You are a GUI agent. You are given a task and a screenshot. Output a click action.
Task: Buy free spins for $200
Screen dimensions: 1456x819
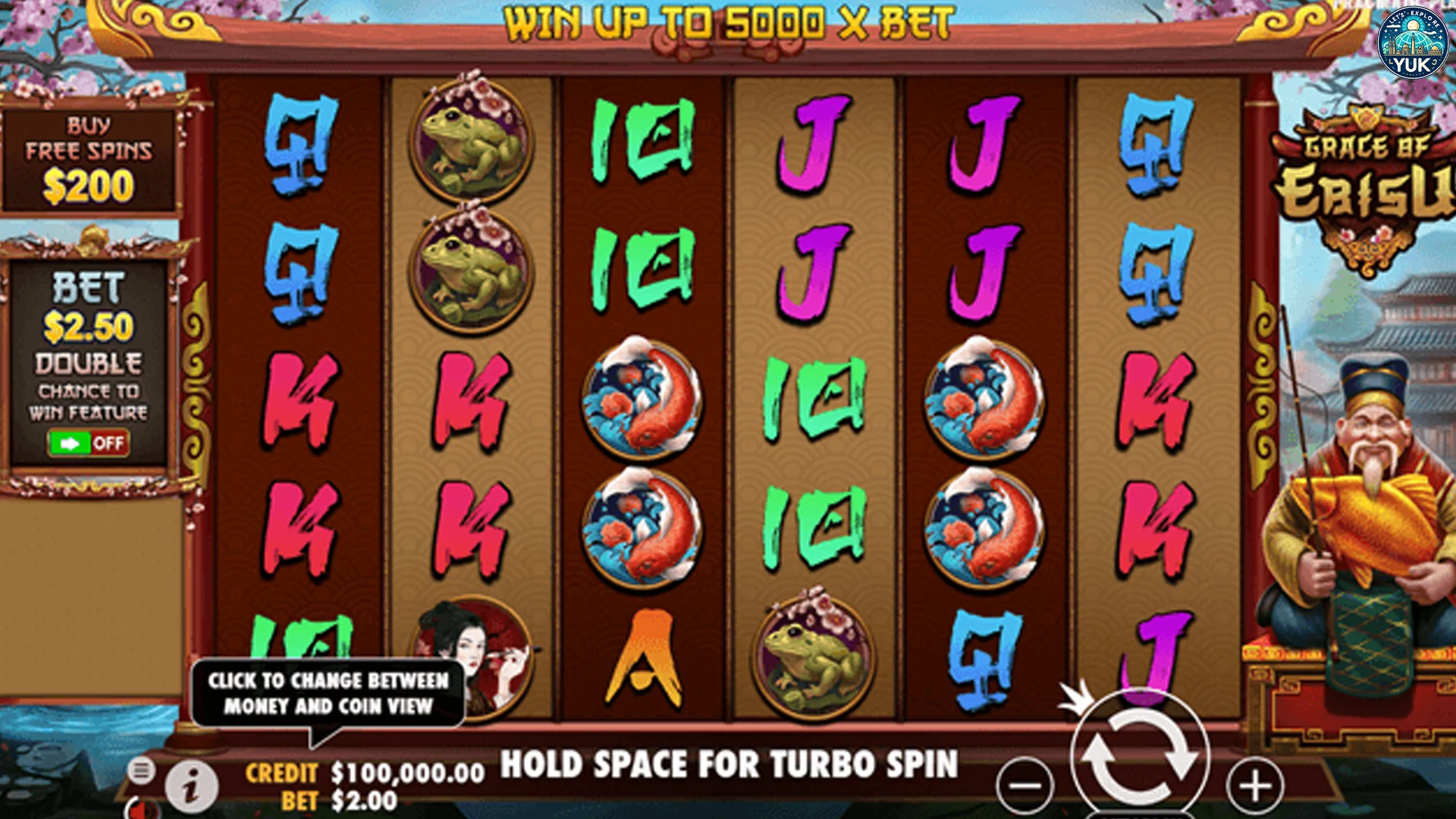click(89, 161)
